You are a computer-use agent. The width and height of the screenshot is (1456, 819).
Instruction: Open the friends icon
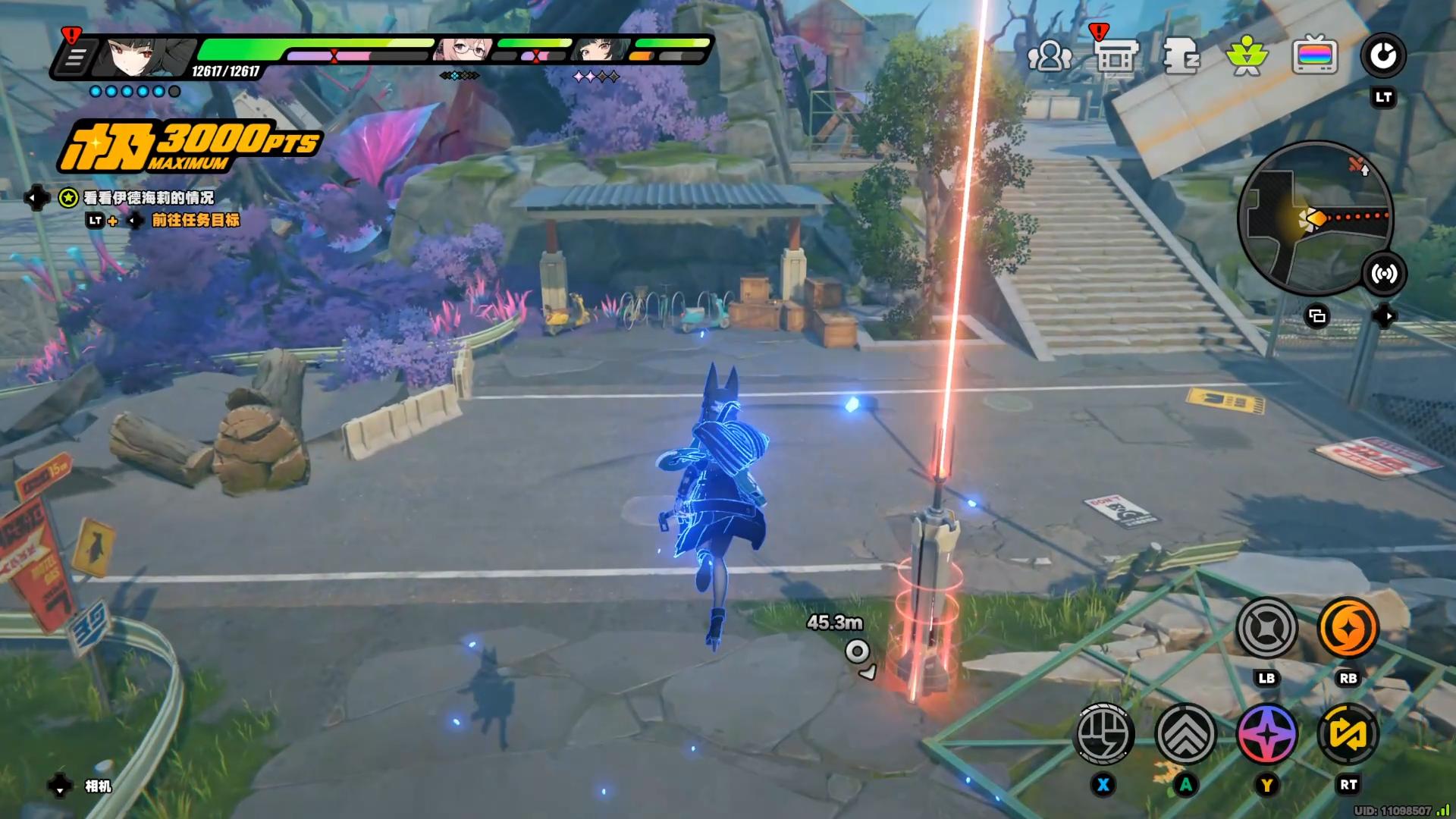[x=1050, y=56]
